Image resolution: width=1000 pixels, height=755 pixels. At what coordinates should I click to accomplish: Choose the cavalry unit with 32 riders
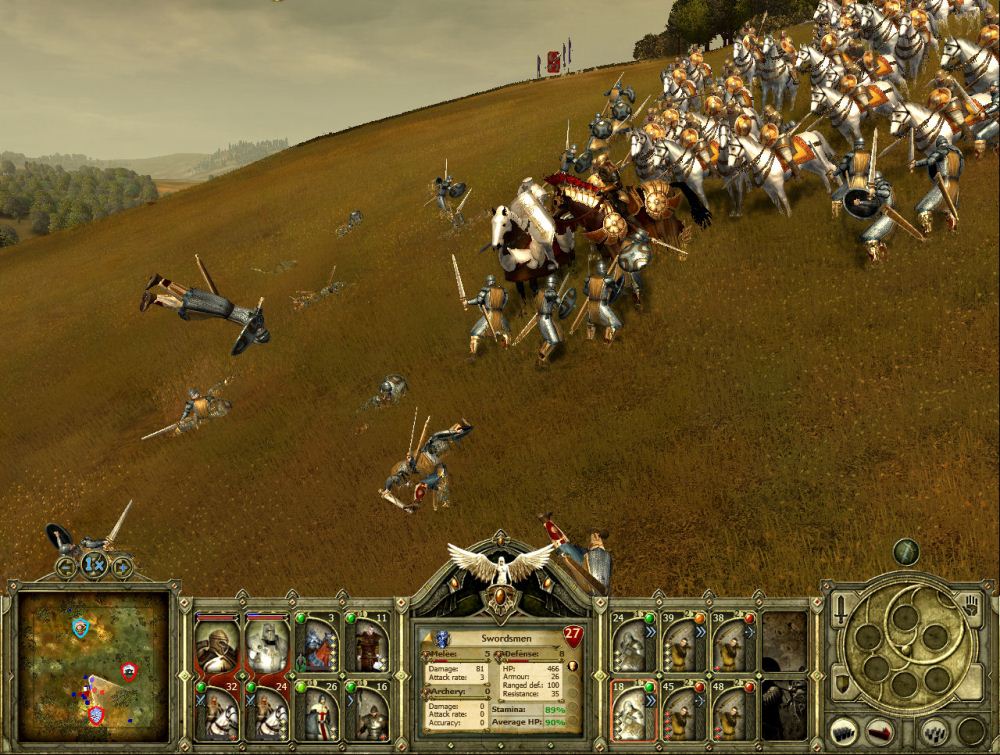217,711
